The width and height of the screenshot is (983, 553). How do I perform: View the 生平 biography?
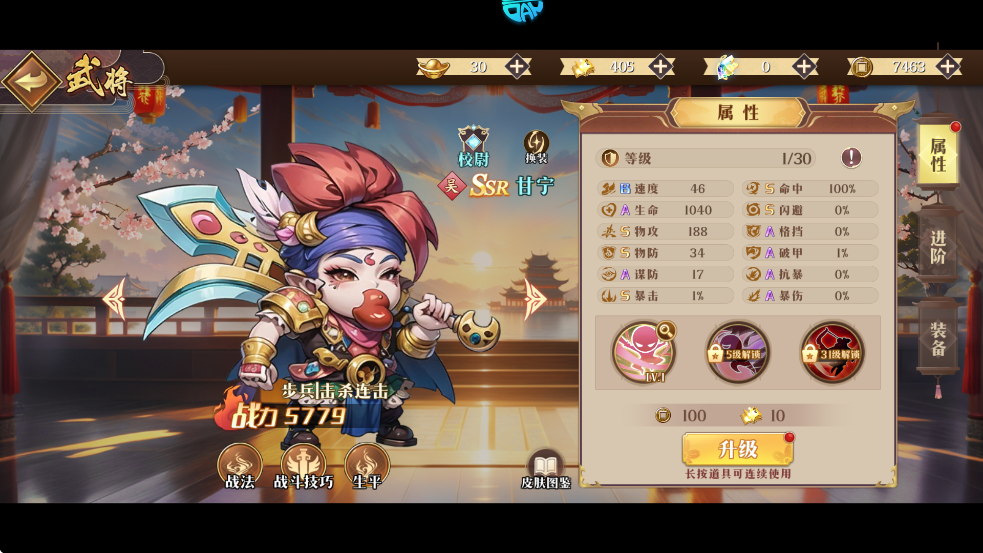[367, 466]
